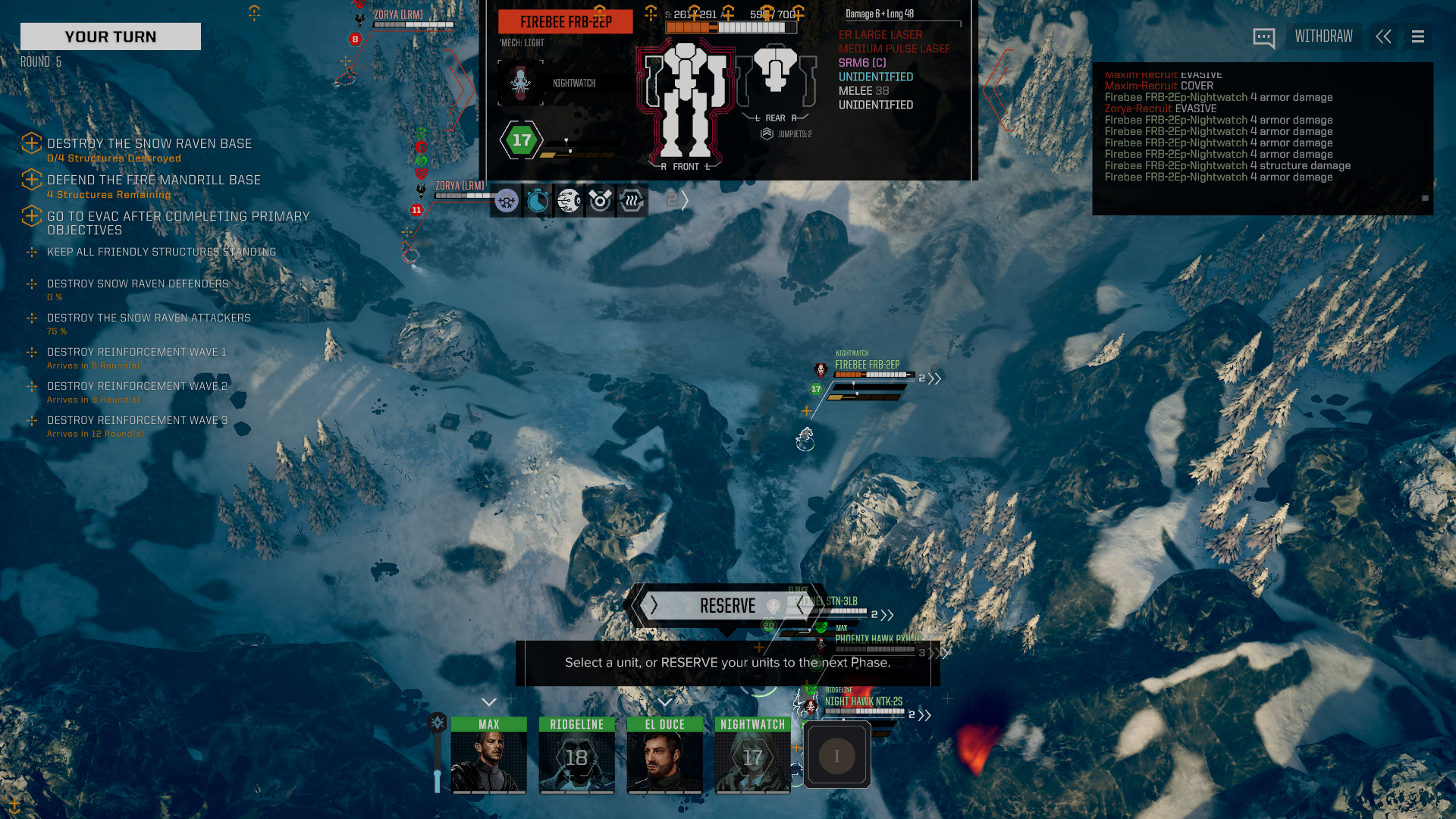Select the Night Hawk NTK-2S nameplate
Screen dimensions: 1456x819
point(863,701)
